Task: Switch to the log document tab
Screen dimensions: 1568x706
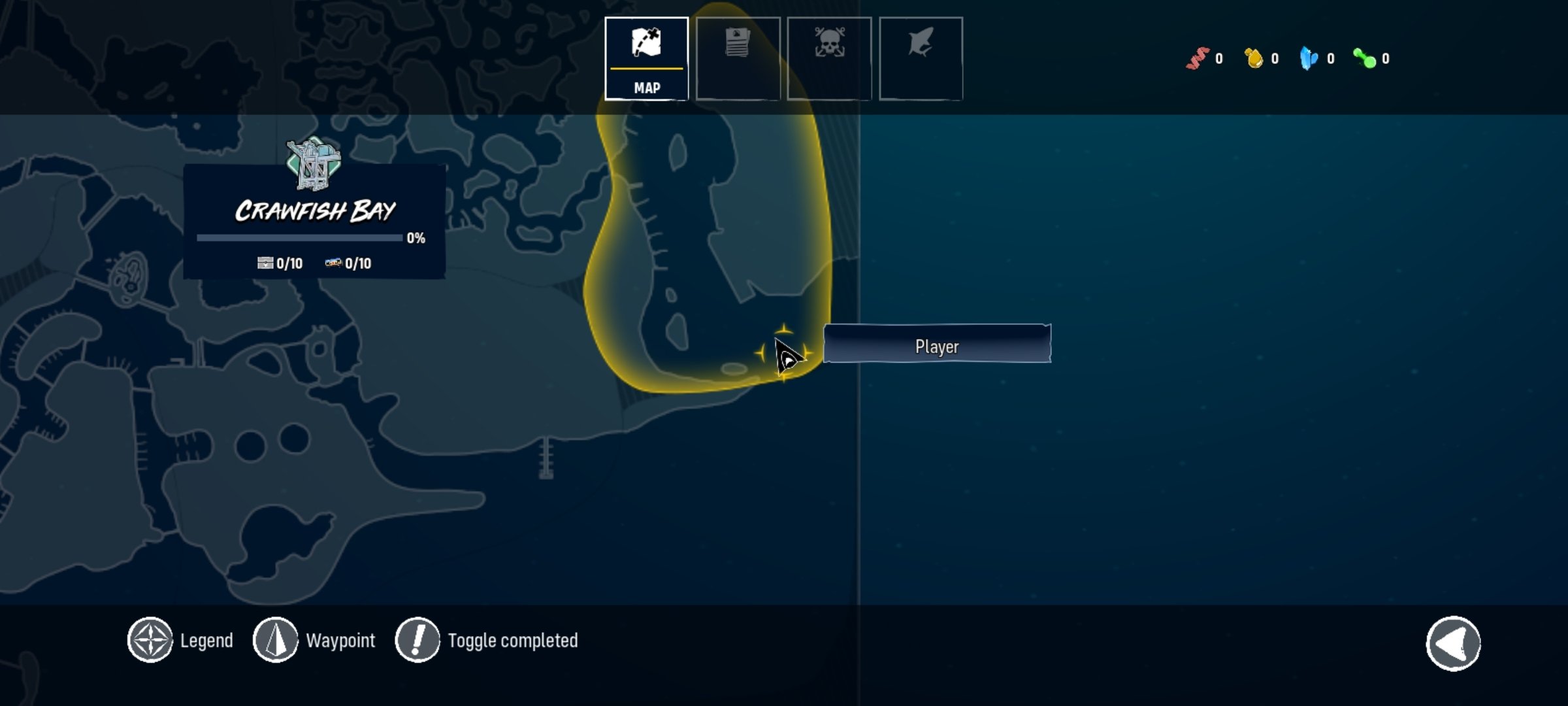Action: coord(738,59)
